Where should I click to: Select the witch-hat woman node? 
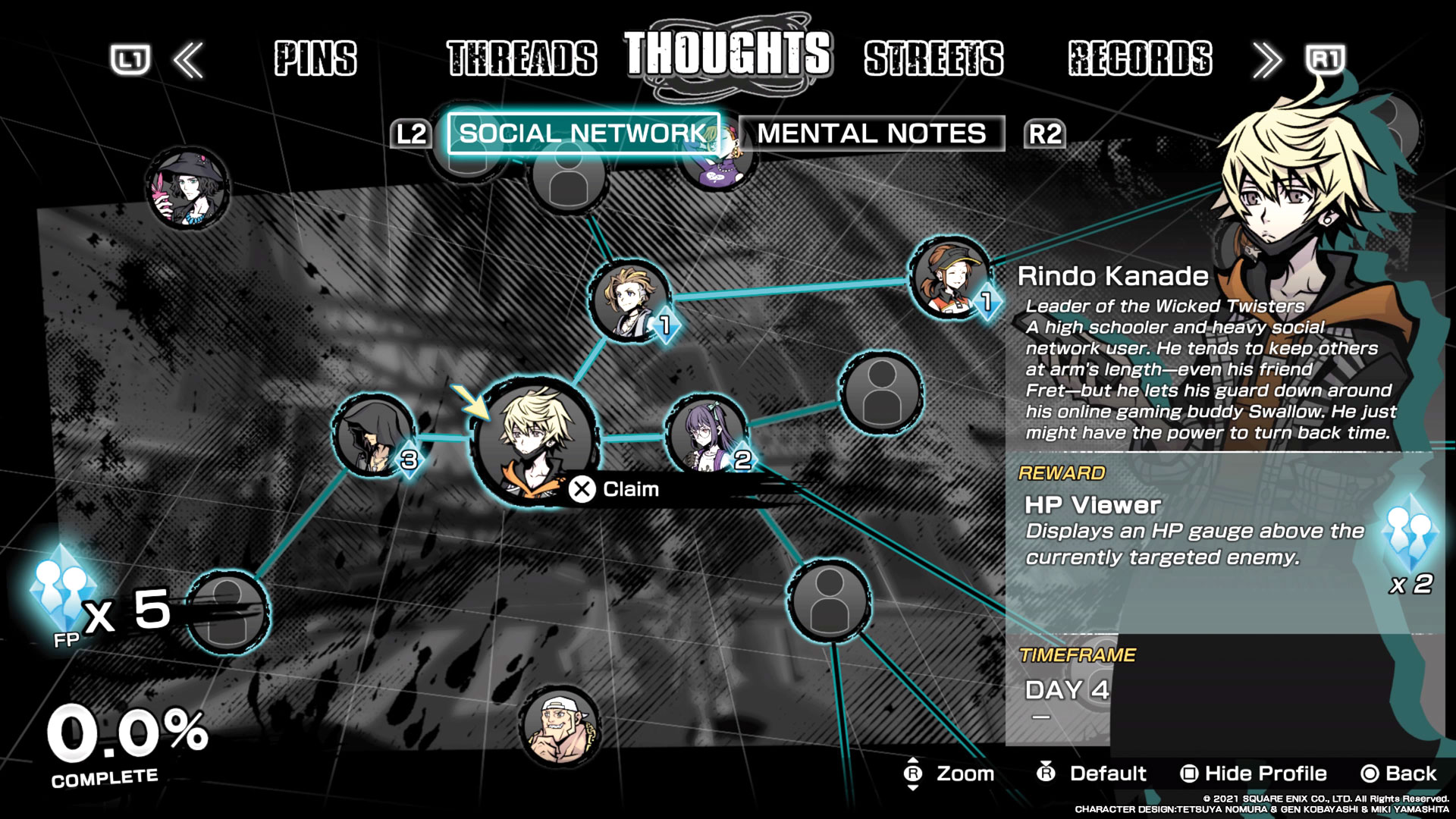click(188, 188)
